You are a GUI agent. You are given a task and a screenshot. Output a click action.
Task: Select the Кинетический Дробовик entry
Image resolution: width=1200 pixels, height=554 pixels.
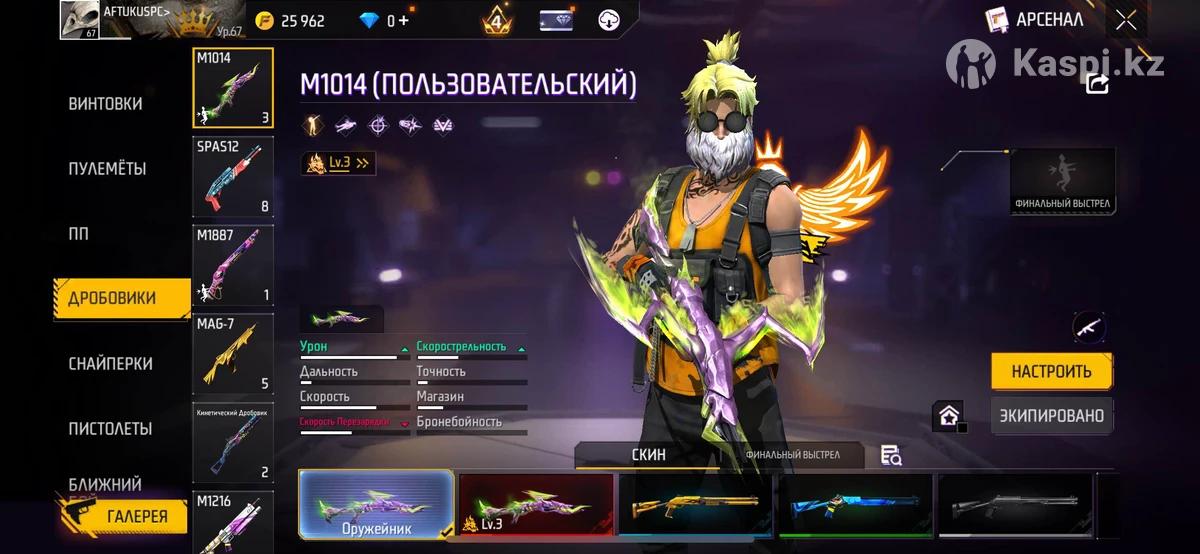tap(232, 441)
